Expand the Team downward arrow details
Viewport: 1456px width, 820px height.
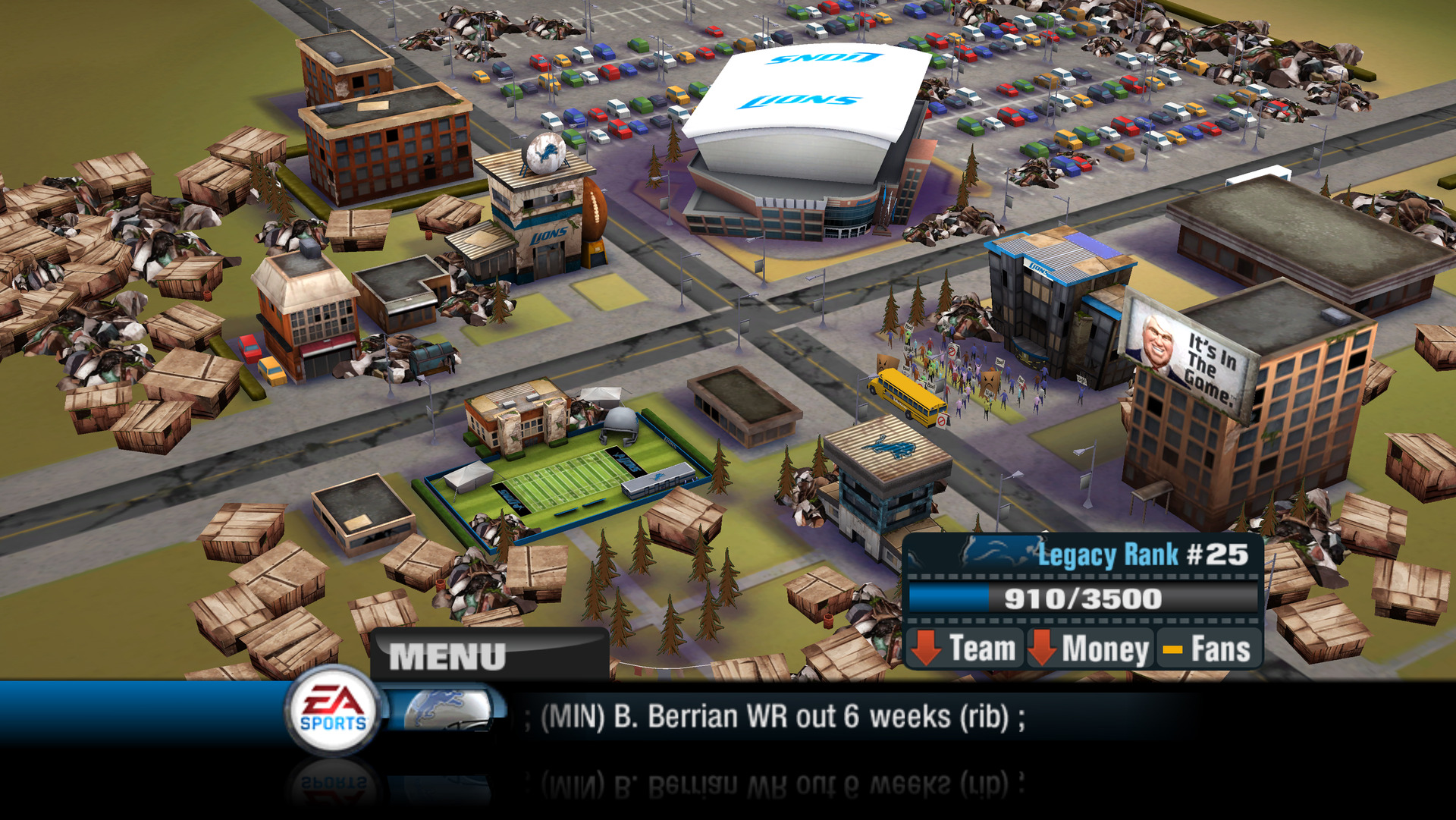[927, 648]
